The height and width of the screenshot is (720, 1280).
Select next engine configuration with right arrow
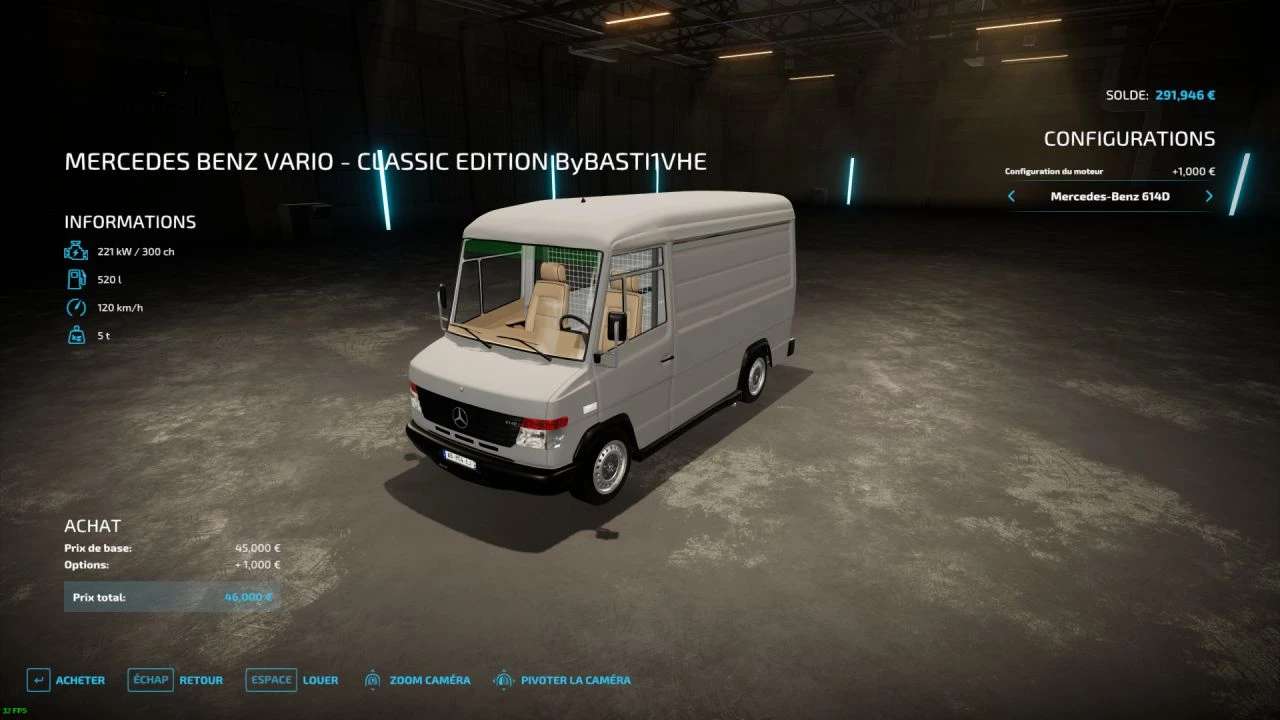1209,197
